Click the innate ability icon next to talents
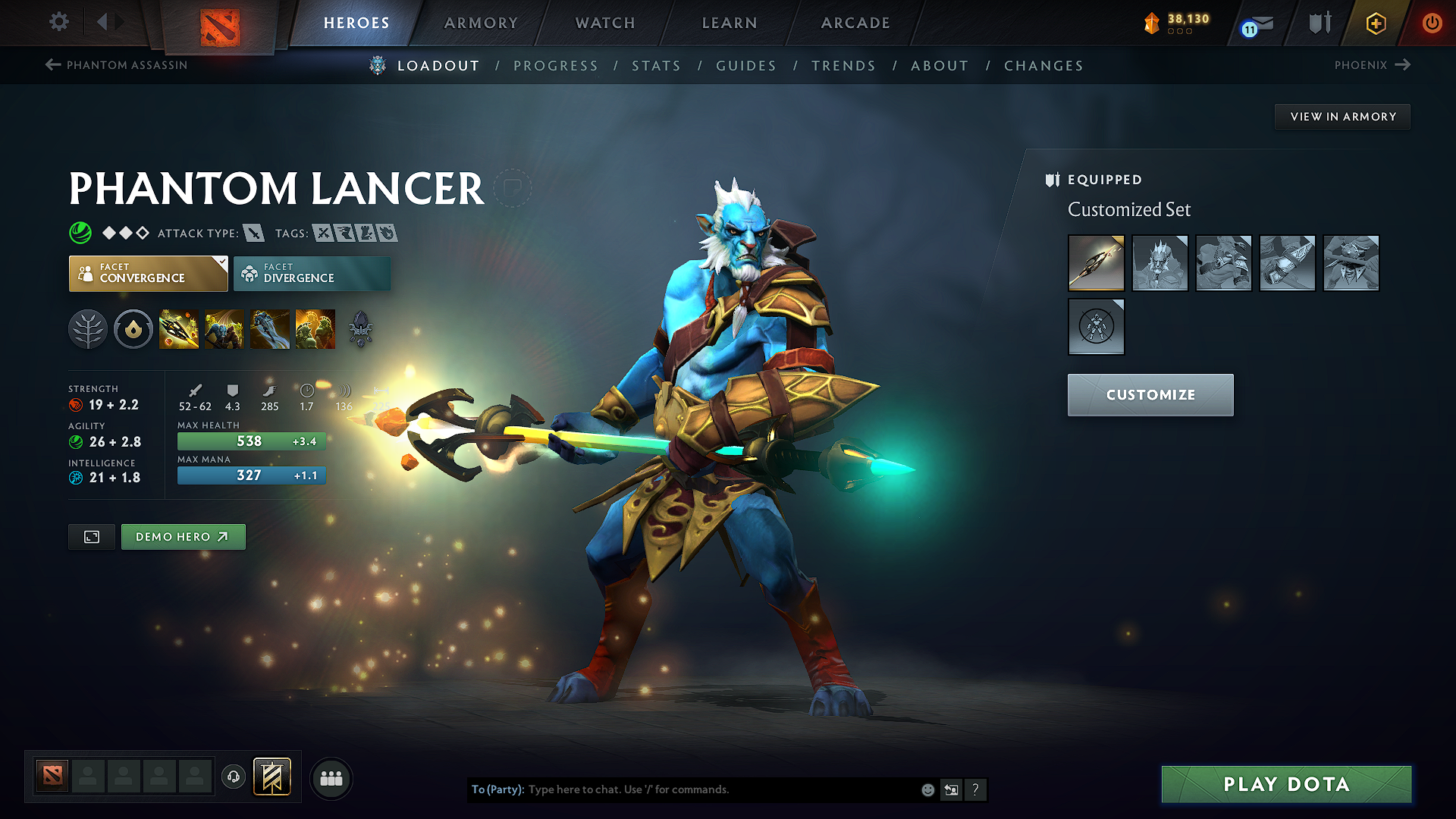1456x819 pixels. pos(133,328)
